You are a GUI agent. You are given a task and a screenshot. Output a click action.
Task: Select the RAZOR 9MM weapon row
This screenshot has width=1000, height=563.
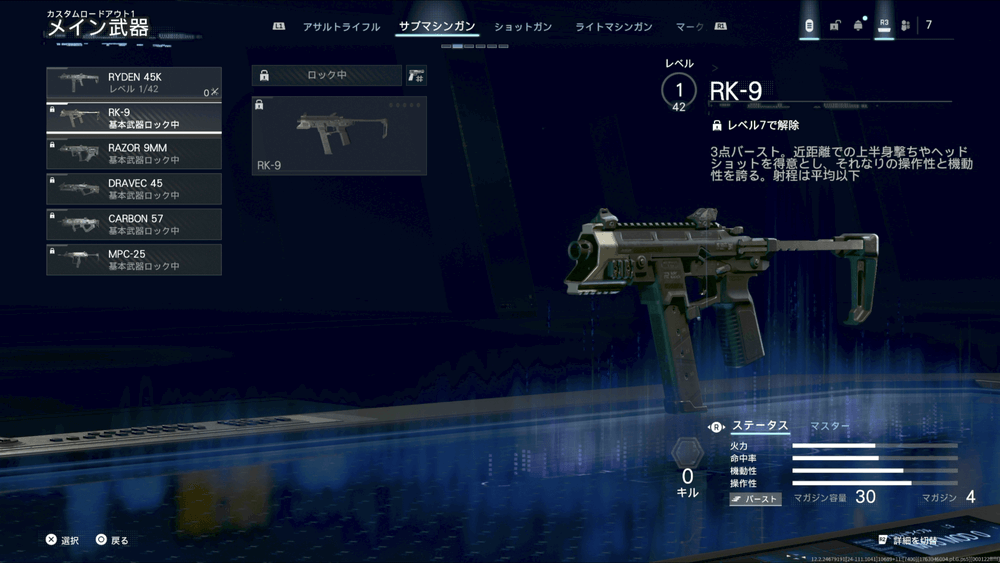click(x=133, y=153)
